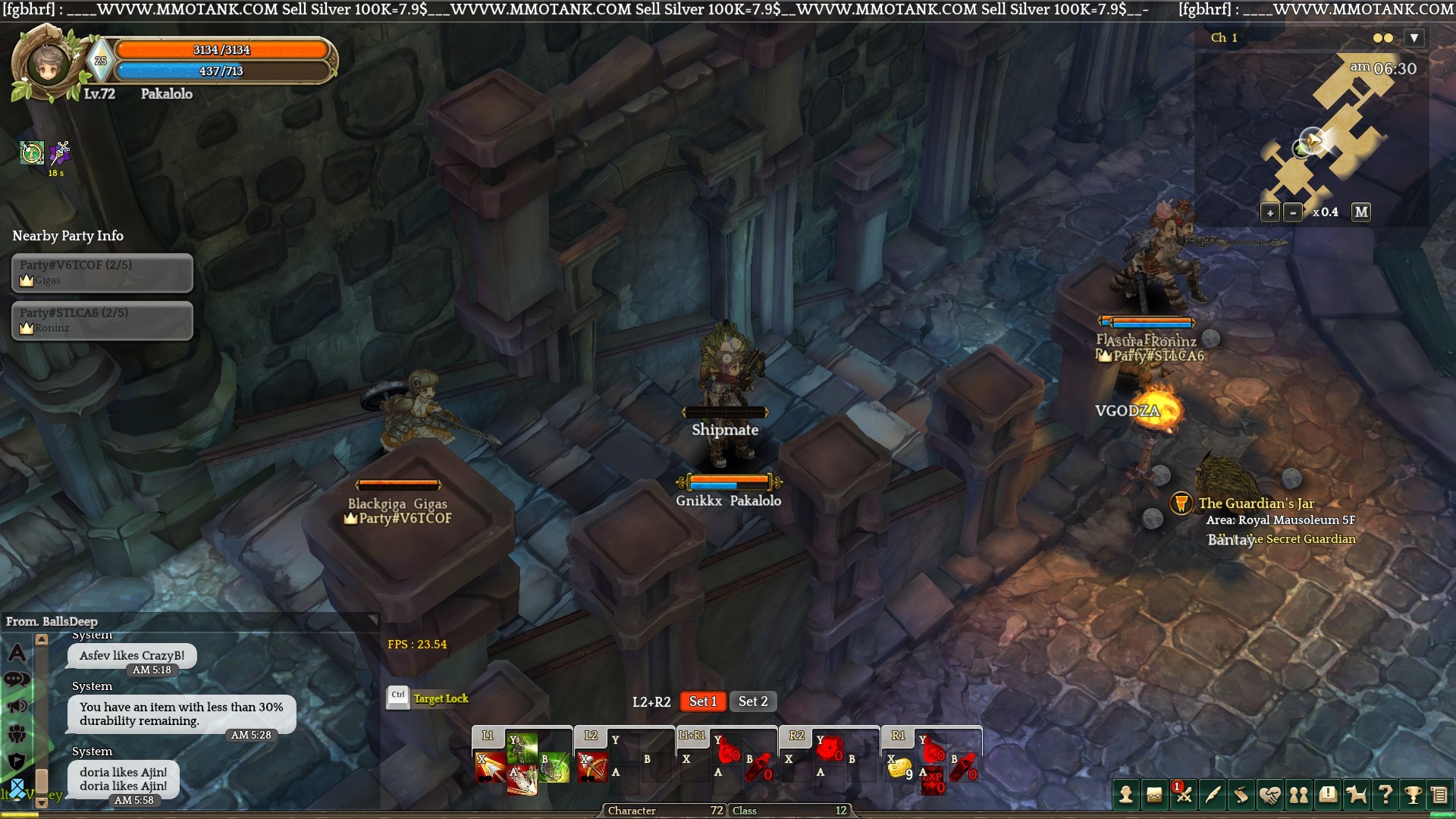Image resolution: width=1456 pixels, height=819 pixels.
Task: Select the megaphone shout chat channel
Action: (17, 707)
